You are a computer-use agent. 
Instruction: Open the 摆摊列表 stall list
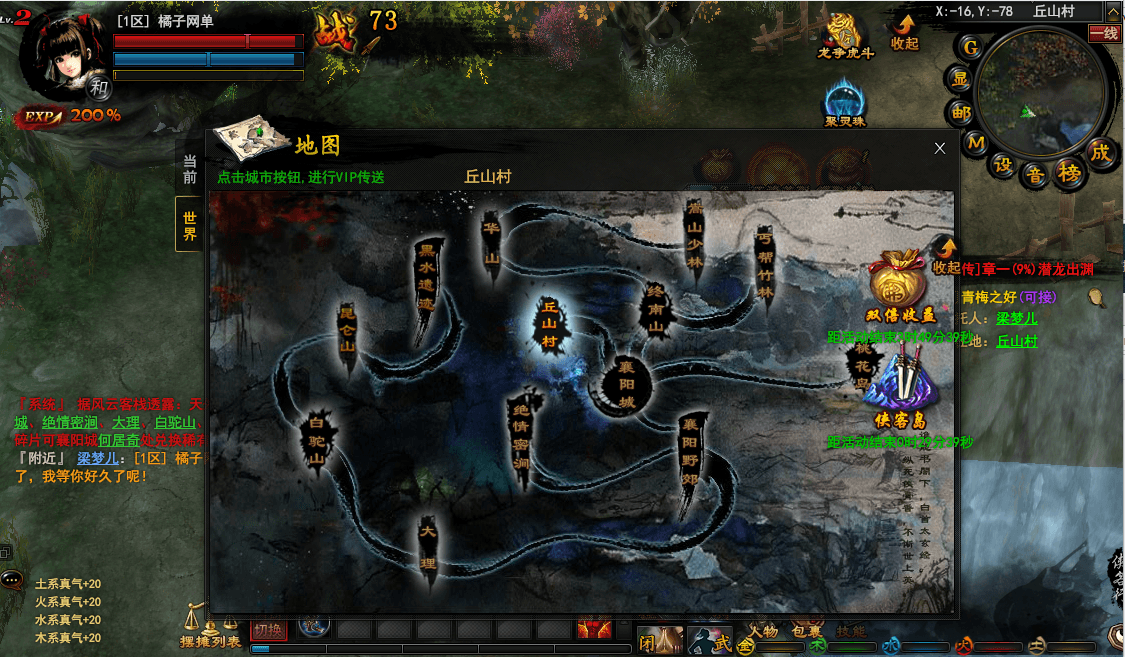pyautogui.click(x=210, y=630)
